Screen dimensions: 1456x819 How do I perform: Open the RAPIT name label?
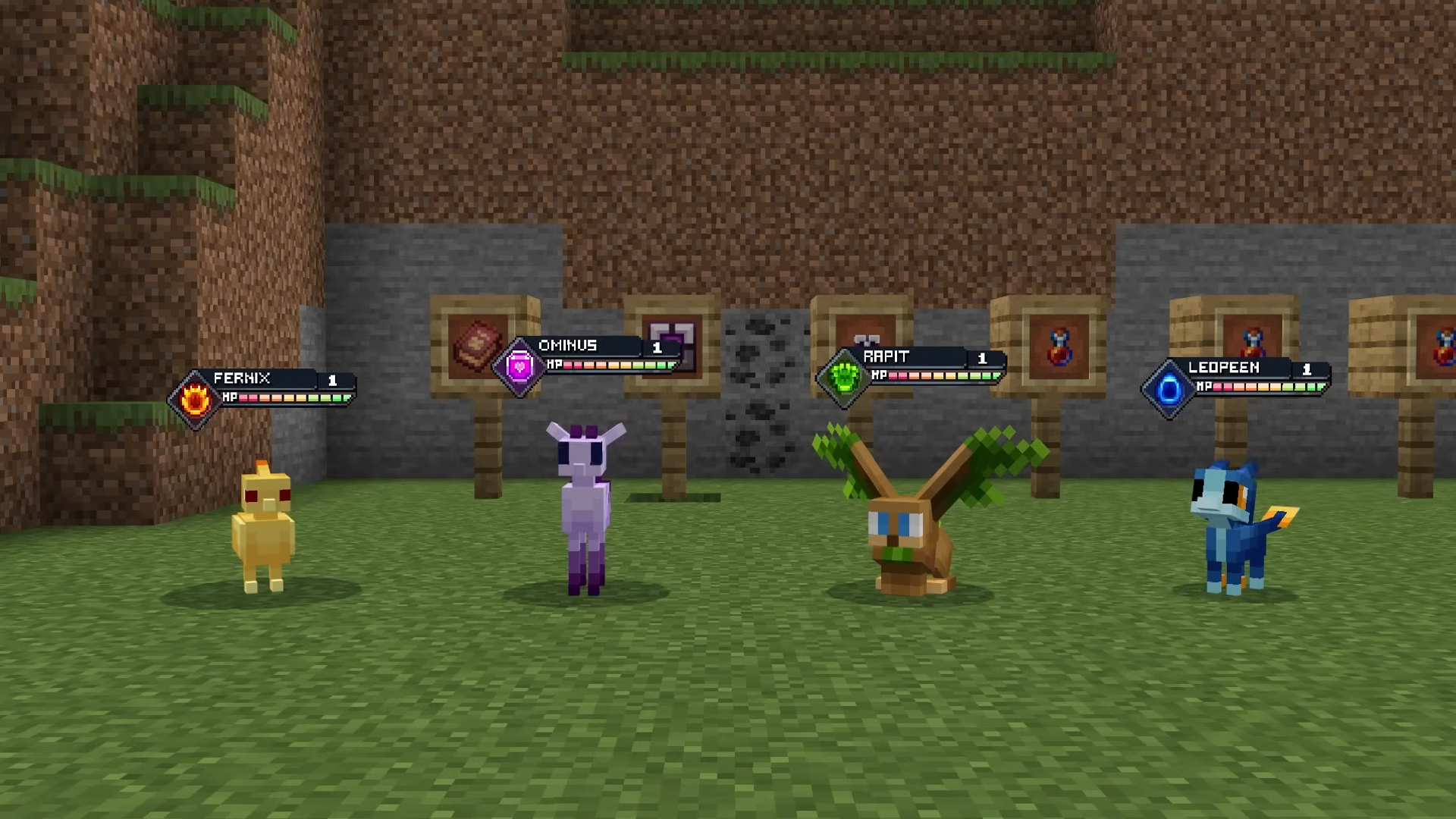coord(885,356)
